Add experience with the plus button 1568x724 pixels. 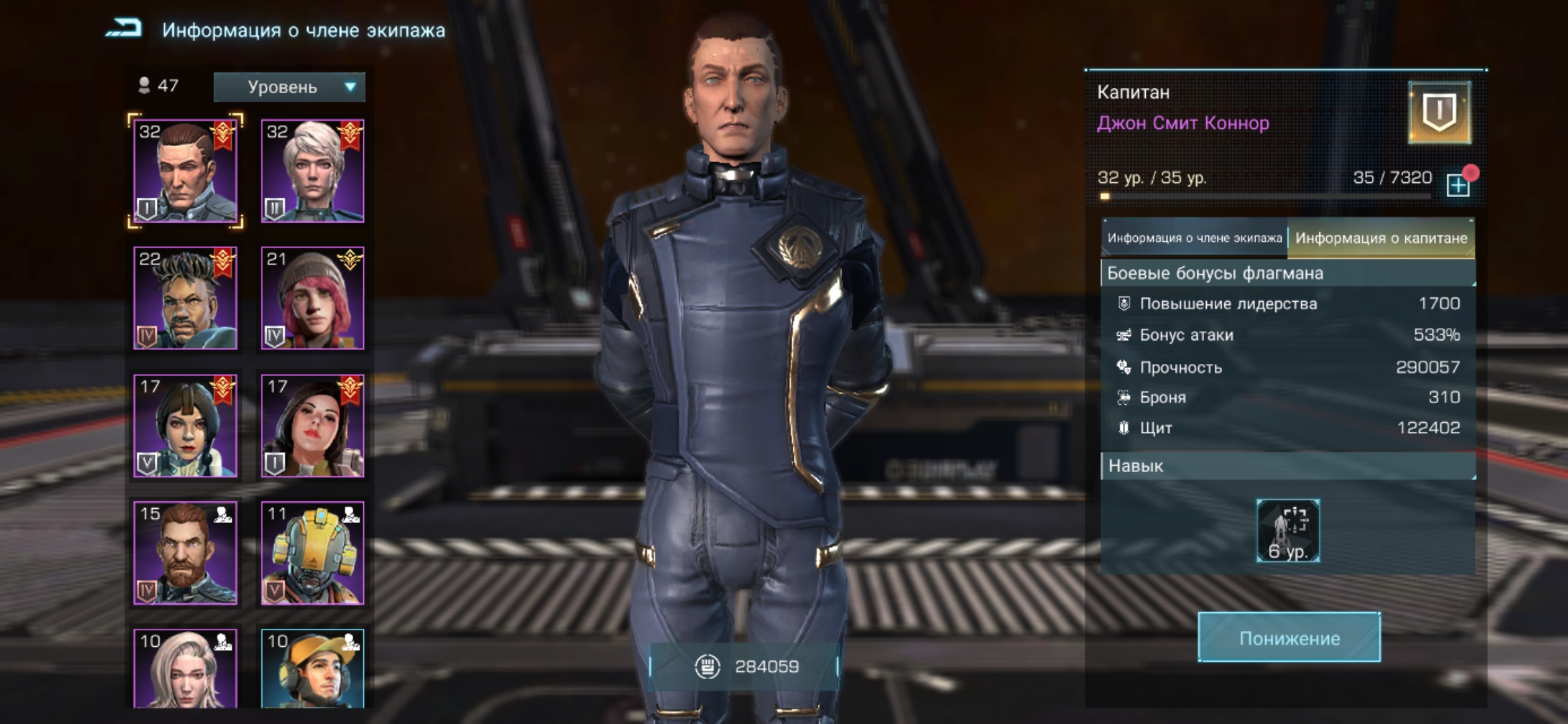[x=1458, y=185]
